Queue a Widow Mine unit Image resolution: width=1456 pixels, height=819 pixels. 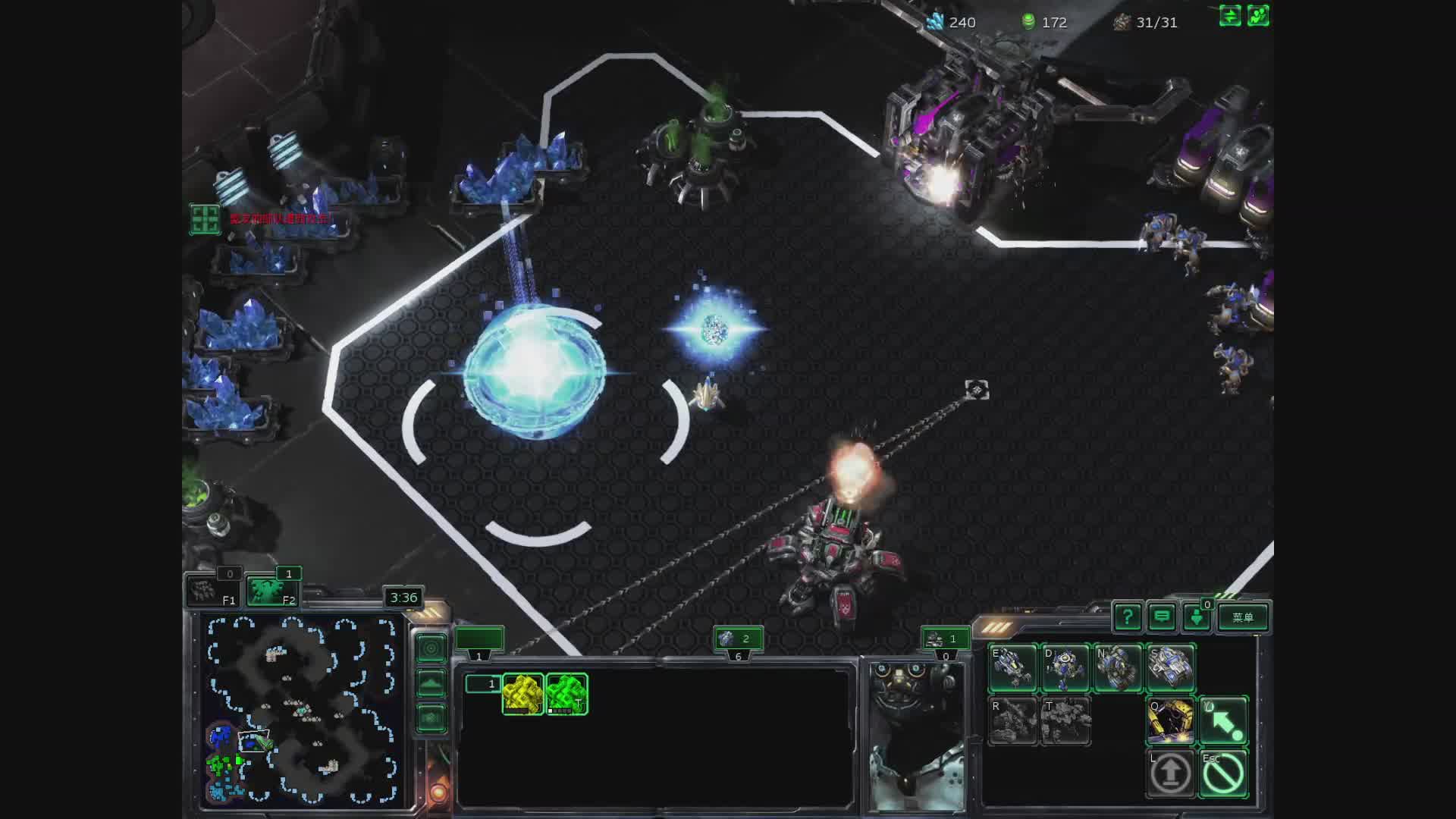pyautogui.click(x=1065, y=668)
